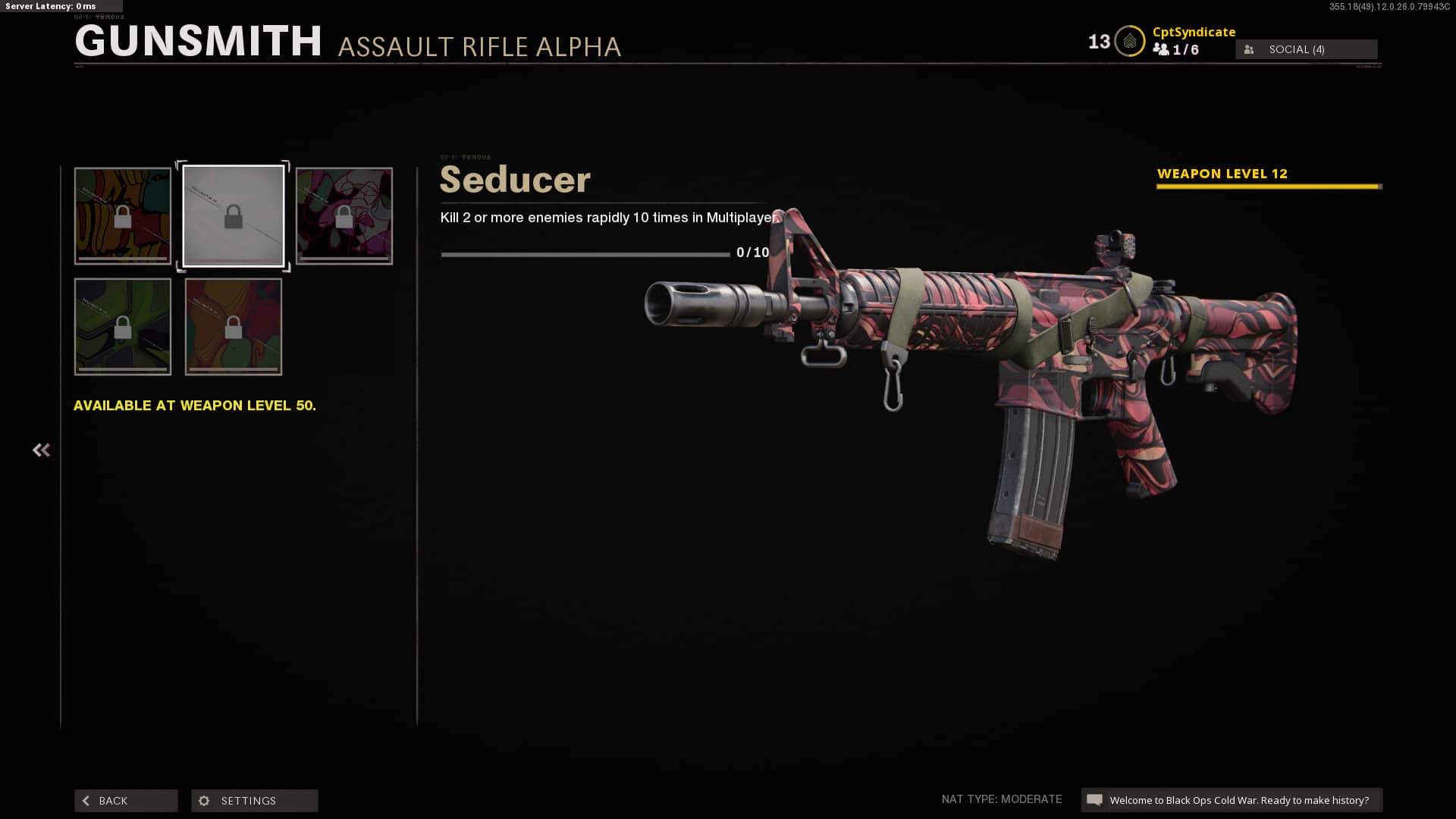Click the player rank emblem icon
This screenshot has width=1456, height=819.
click(1129, 42)
